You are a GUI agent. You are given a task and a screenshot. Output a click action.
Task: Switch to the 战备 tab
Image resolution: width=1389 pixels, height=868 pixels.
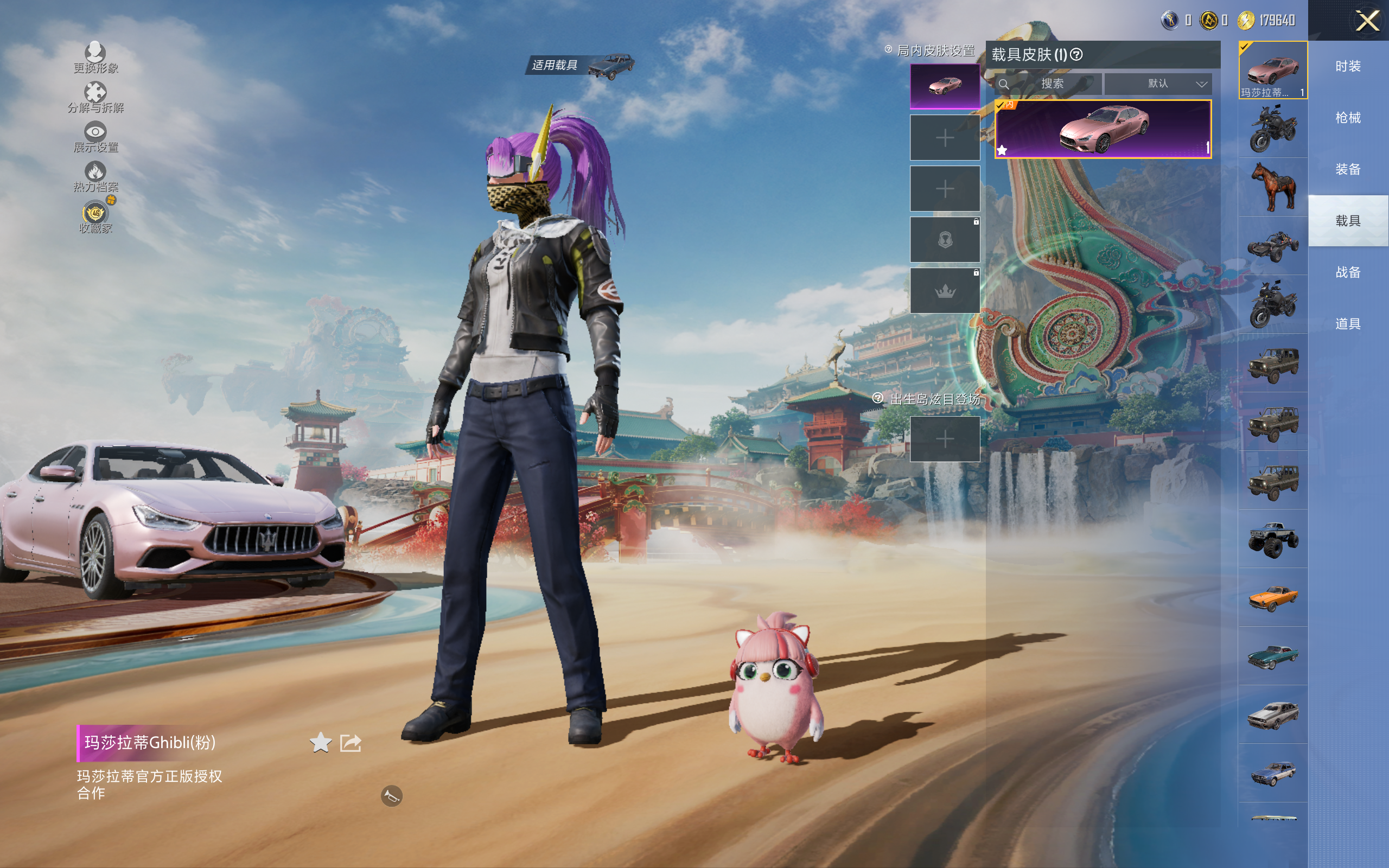click(x=1348, y=272)
